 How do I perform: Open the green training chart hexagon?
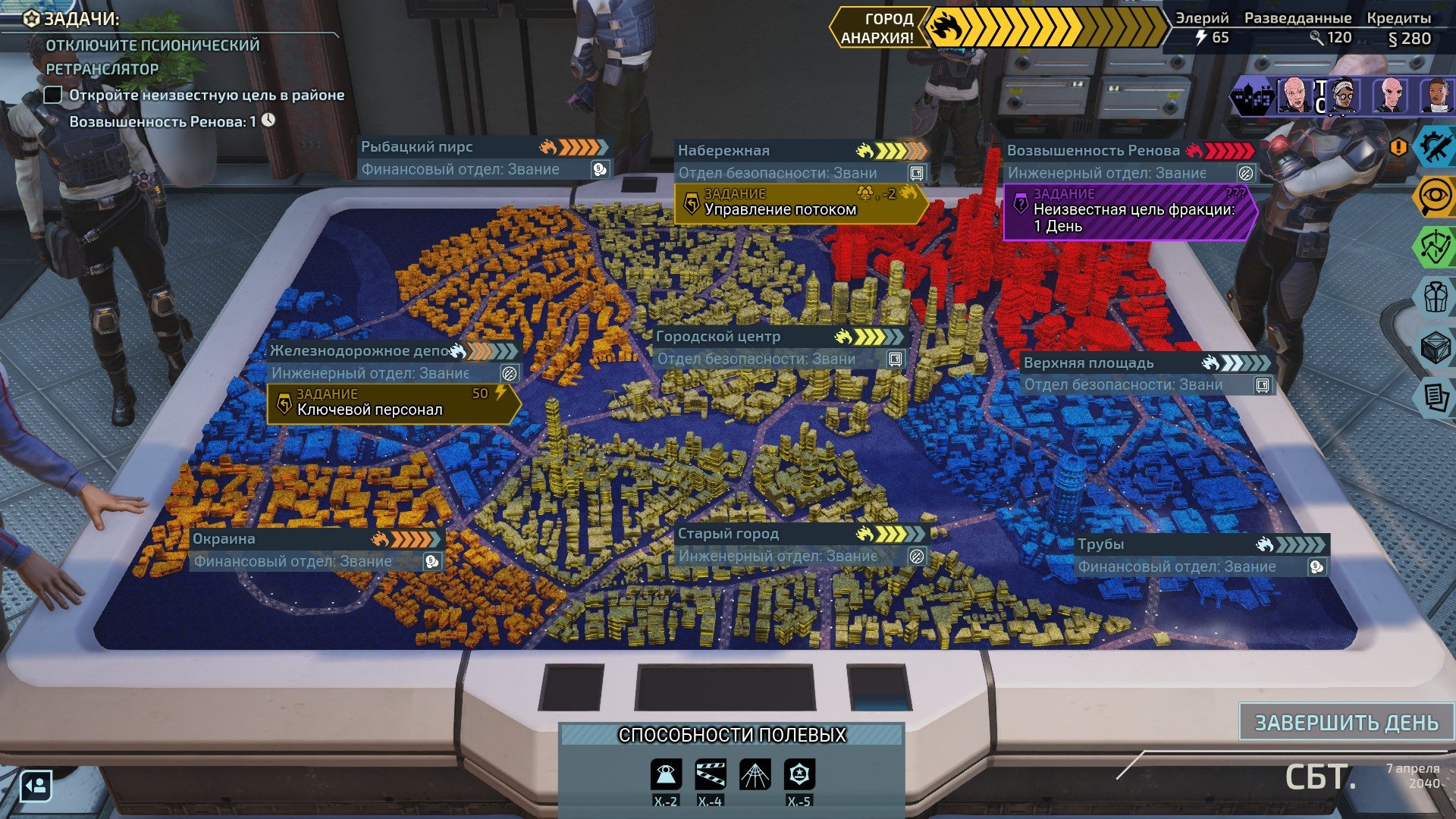coord(1436,247)
